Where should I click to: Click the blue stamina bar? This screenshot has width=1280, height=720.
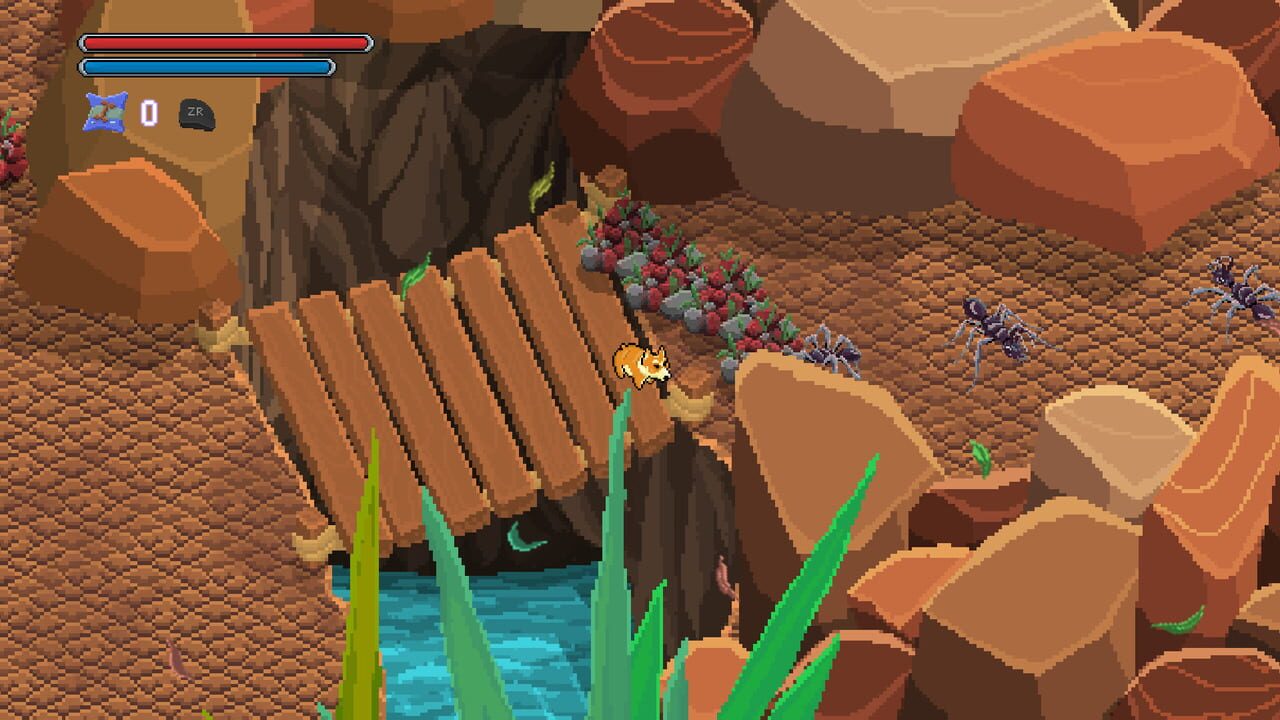tap(205, 66)
